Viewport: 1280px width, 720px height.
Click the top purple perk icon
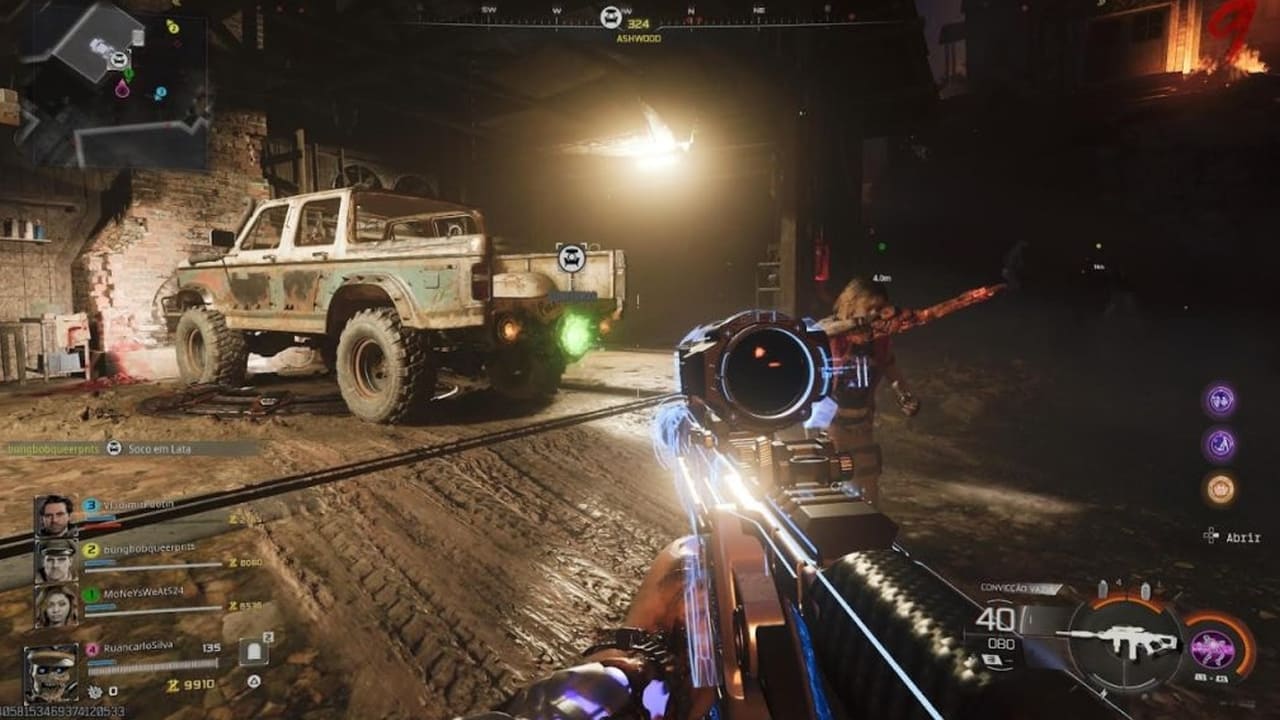point(1220,400)
